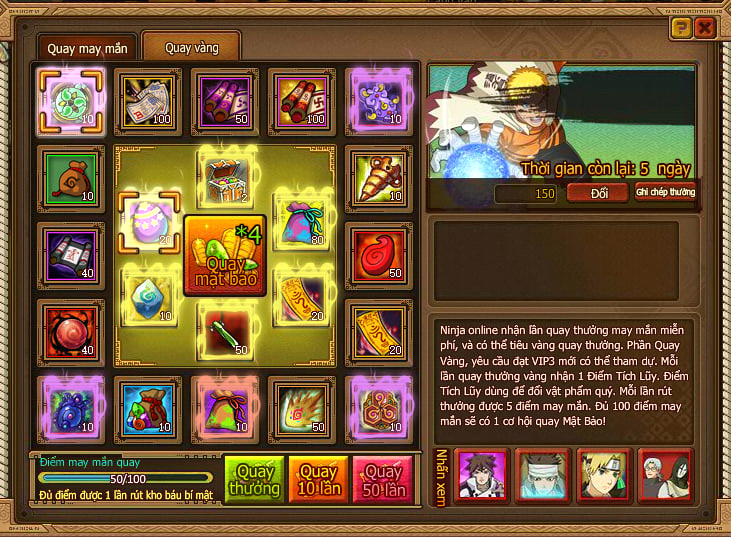The height and width of the screenshot is (537, 731).
Task: Click the central Quay mật bảo button
Action: coord(225,256)
